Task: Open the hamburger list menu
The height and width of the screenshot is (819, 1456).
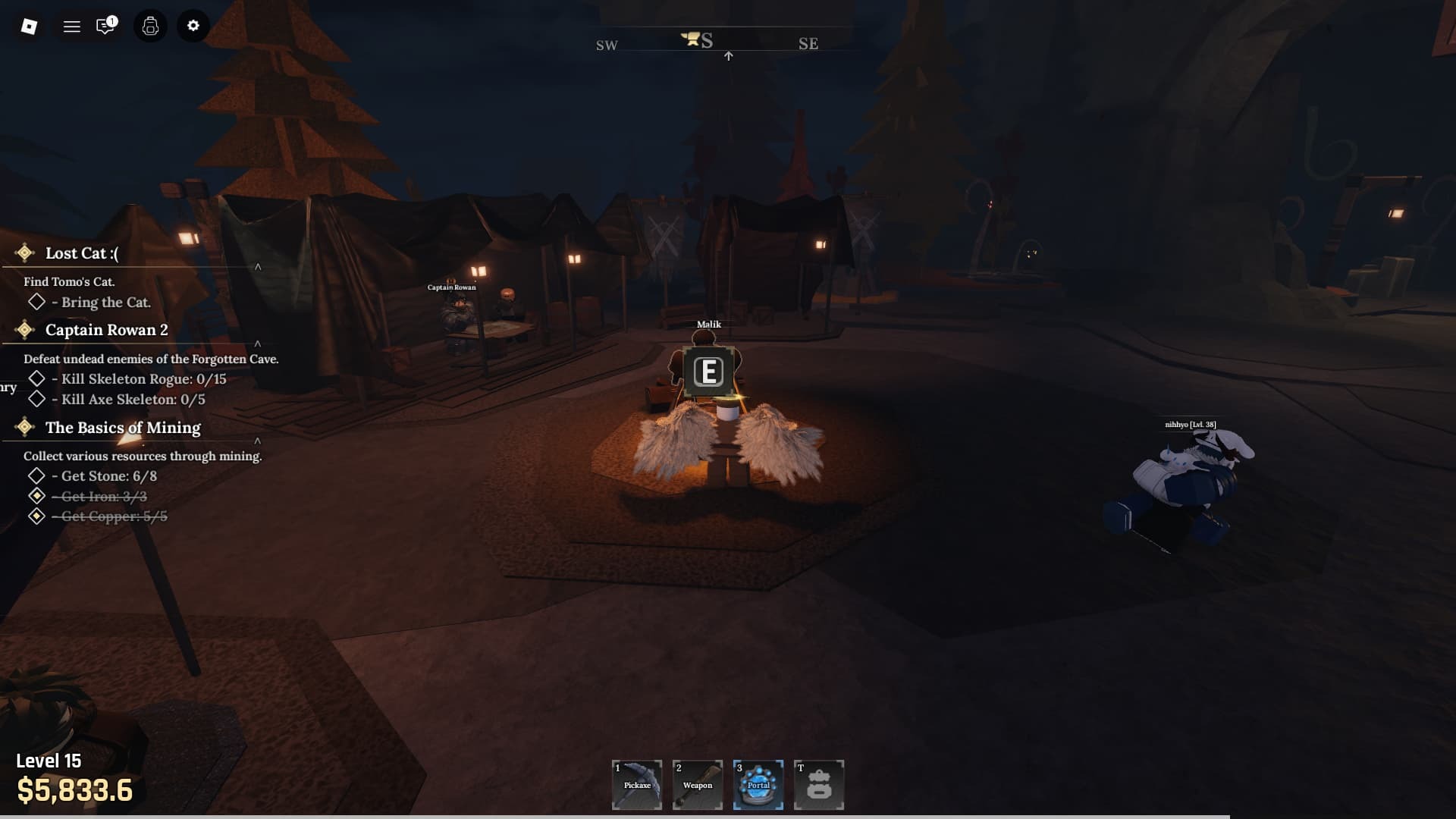Action: (x=72, y=27)
